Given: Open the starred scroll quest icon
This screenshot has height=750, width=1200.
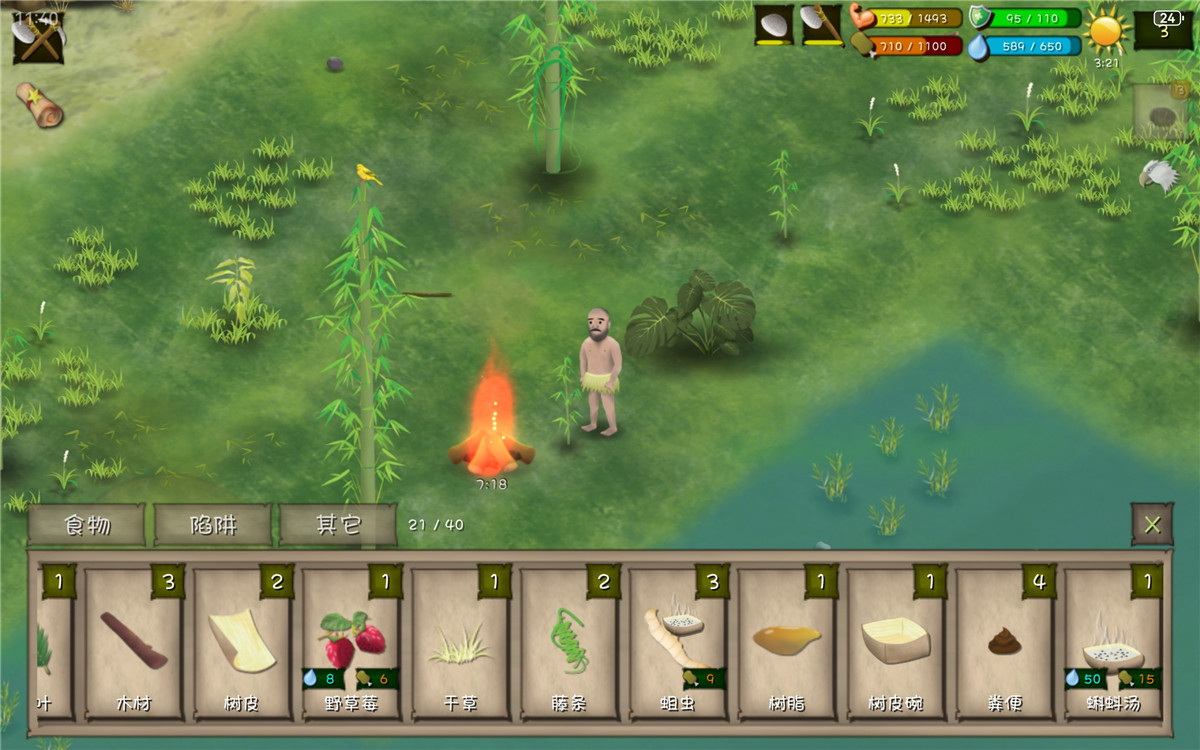Looking at the screenshot, I should pyautogui.click(x=39, y=104).
